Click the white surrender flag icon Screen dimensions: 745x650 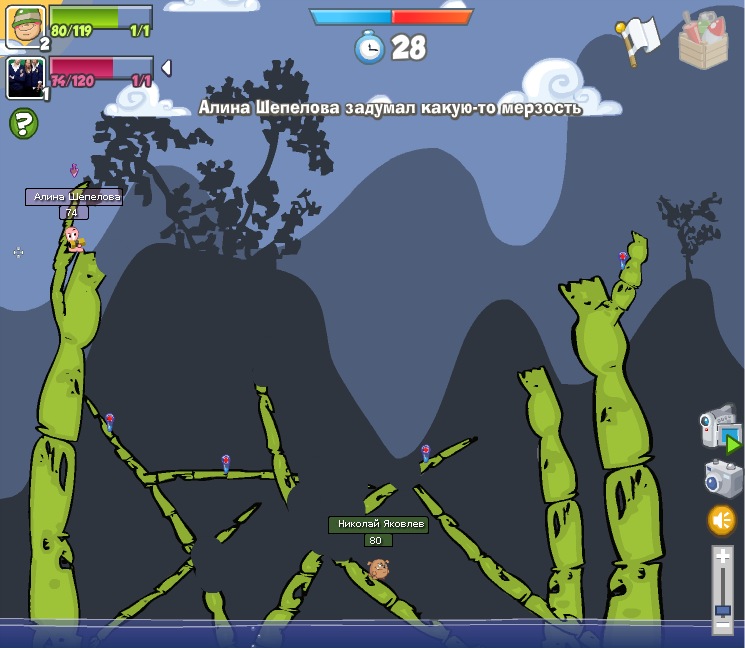(638, 39)
